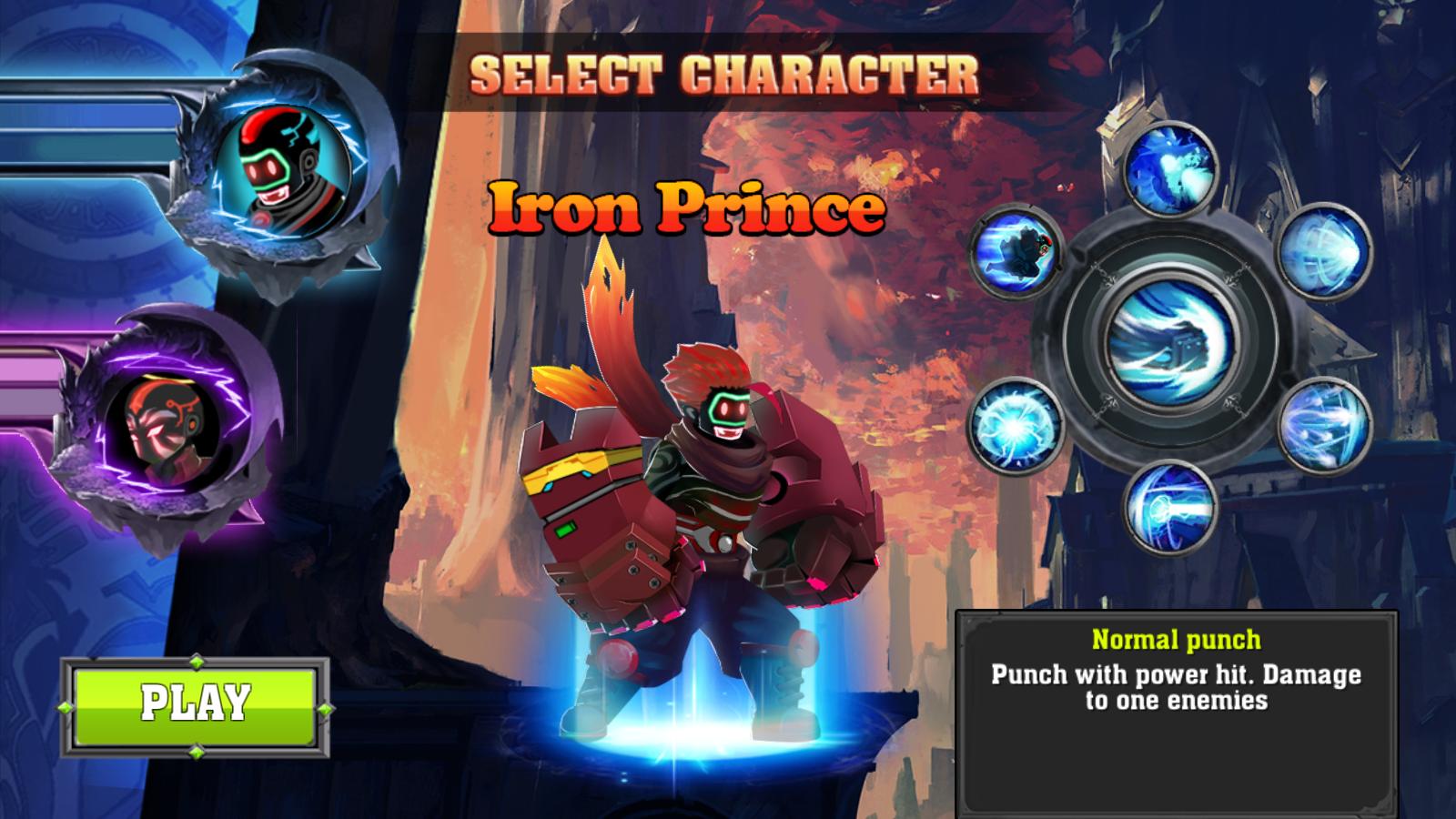
Task: Inspect the glowing energy orb burst skill
Action: (1014, 424)
